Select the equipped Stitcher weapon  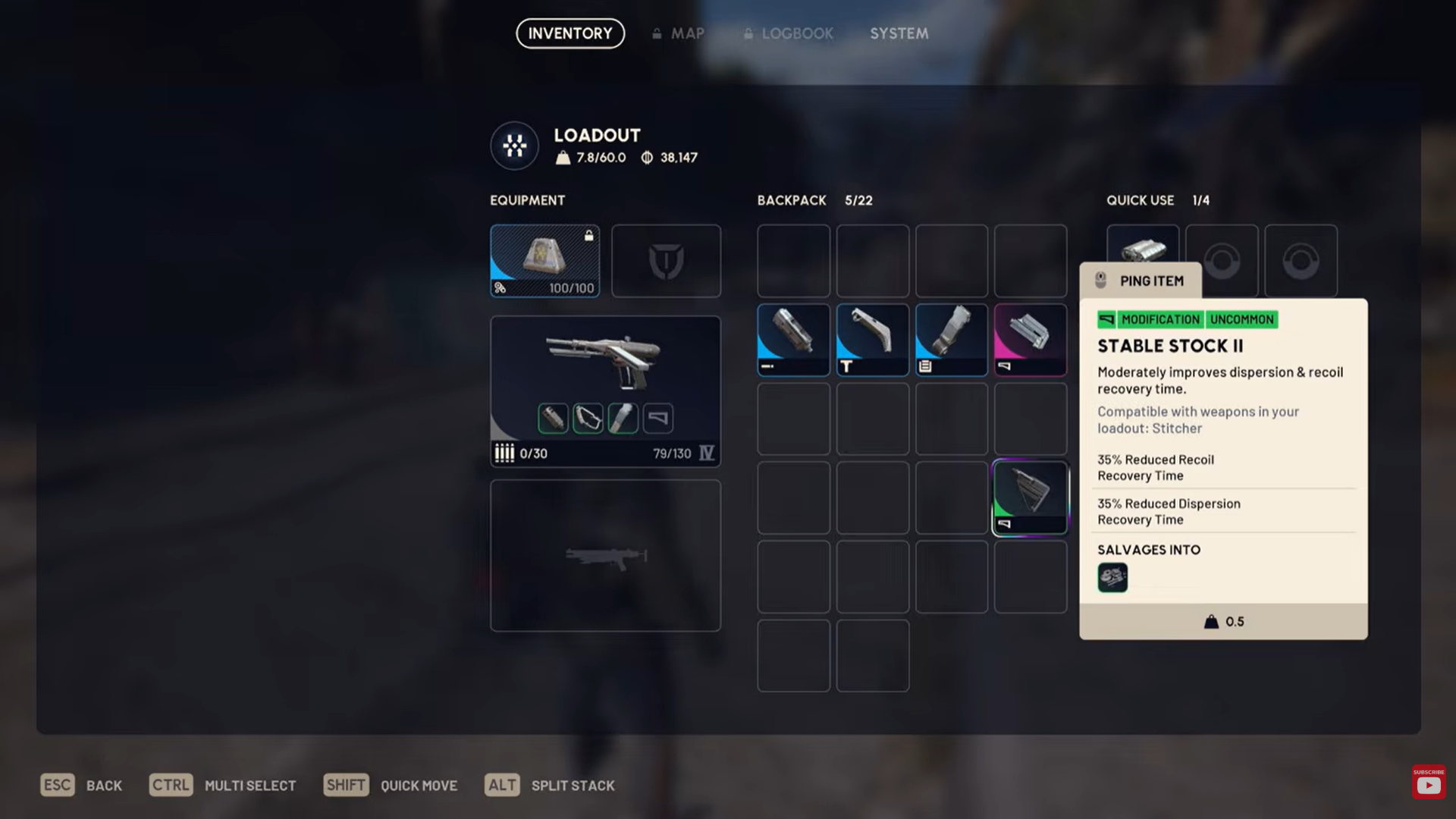pos(604,364)
